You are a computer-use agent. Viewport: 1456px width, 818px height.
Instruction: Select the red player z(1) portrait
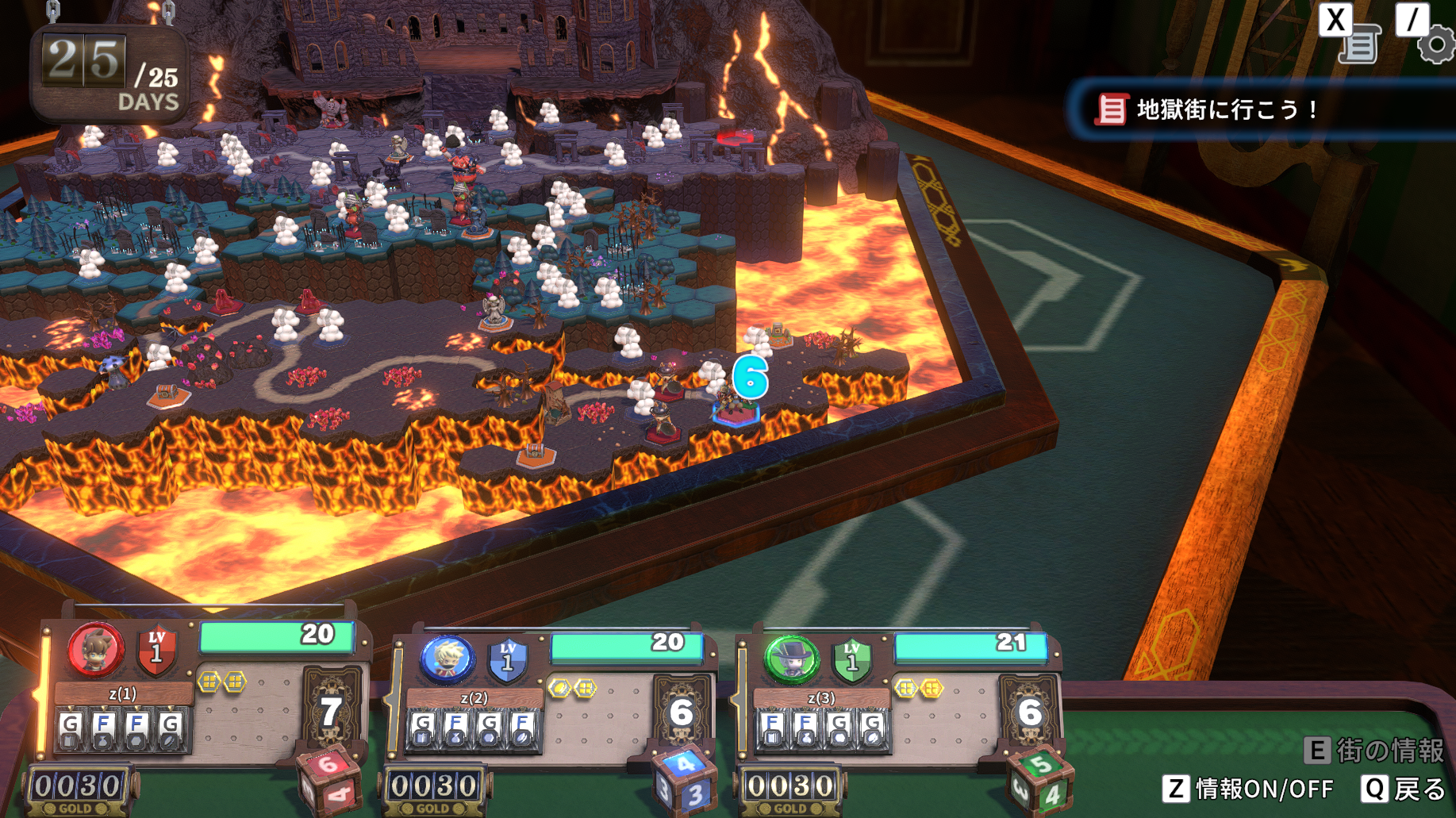tap(95, 650)
